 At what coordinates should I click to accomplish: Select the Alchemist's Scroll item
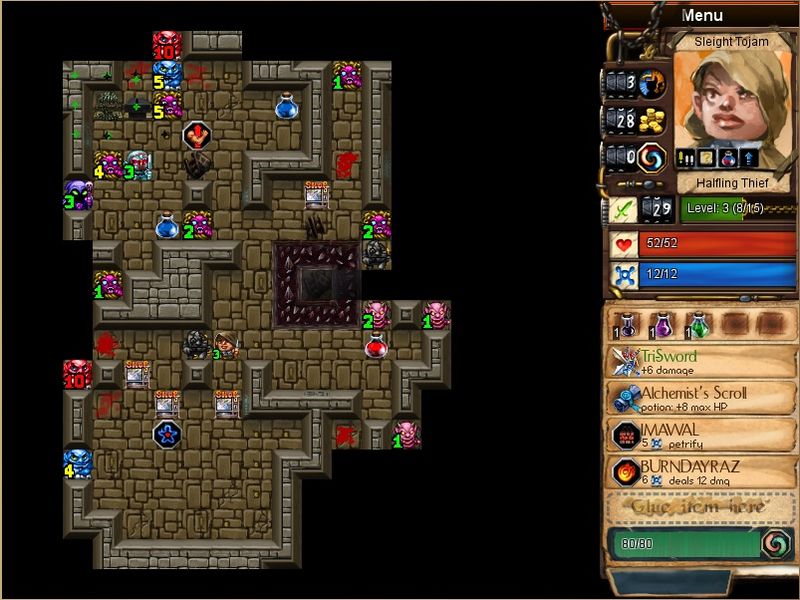701,398
